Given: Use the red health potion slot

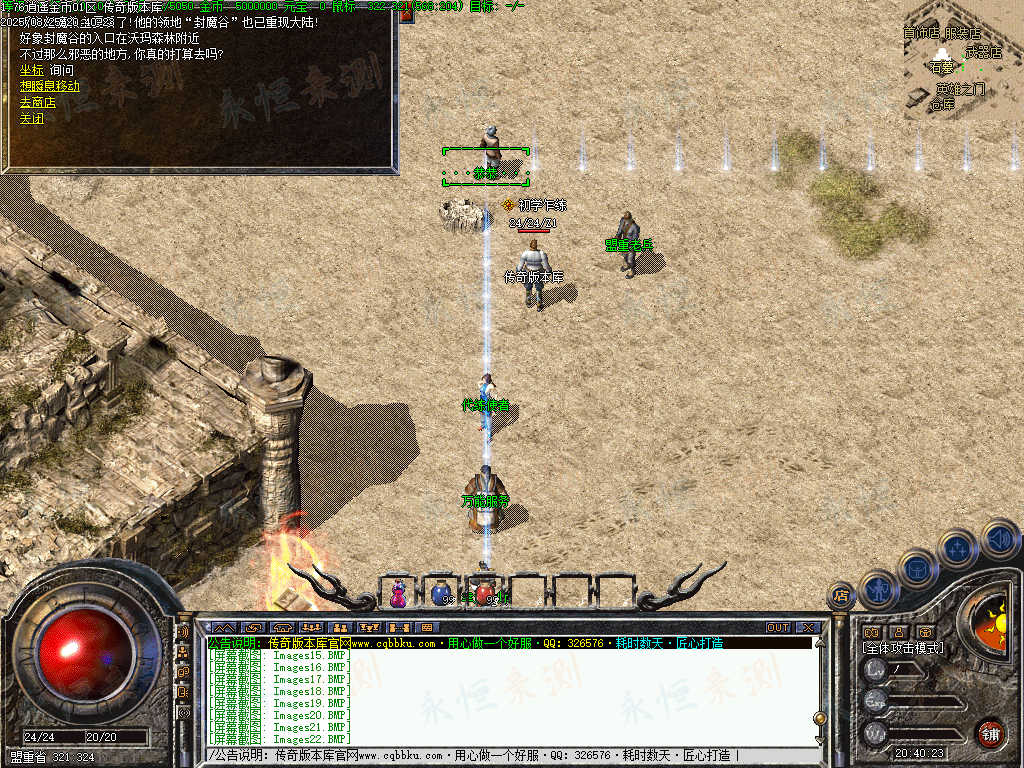Looking at the screenshot, I should [x=483, y=594].
